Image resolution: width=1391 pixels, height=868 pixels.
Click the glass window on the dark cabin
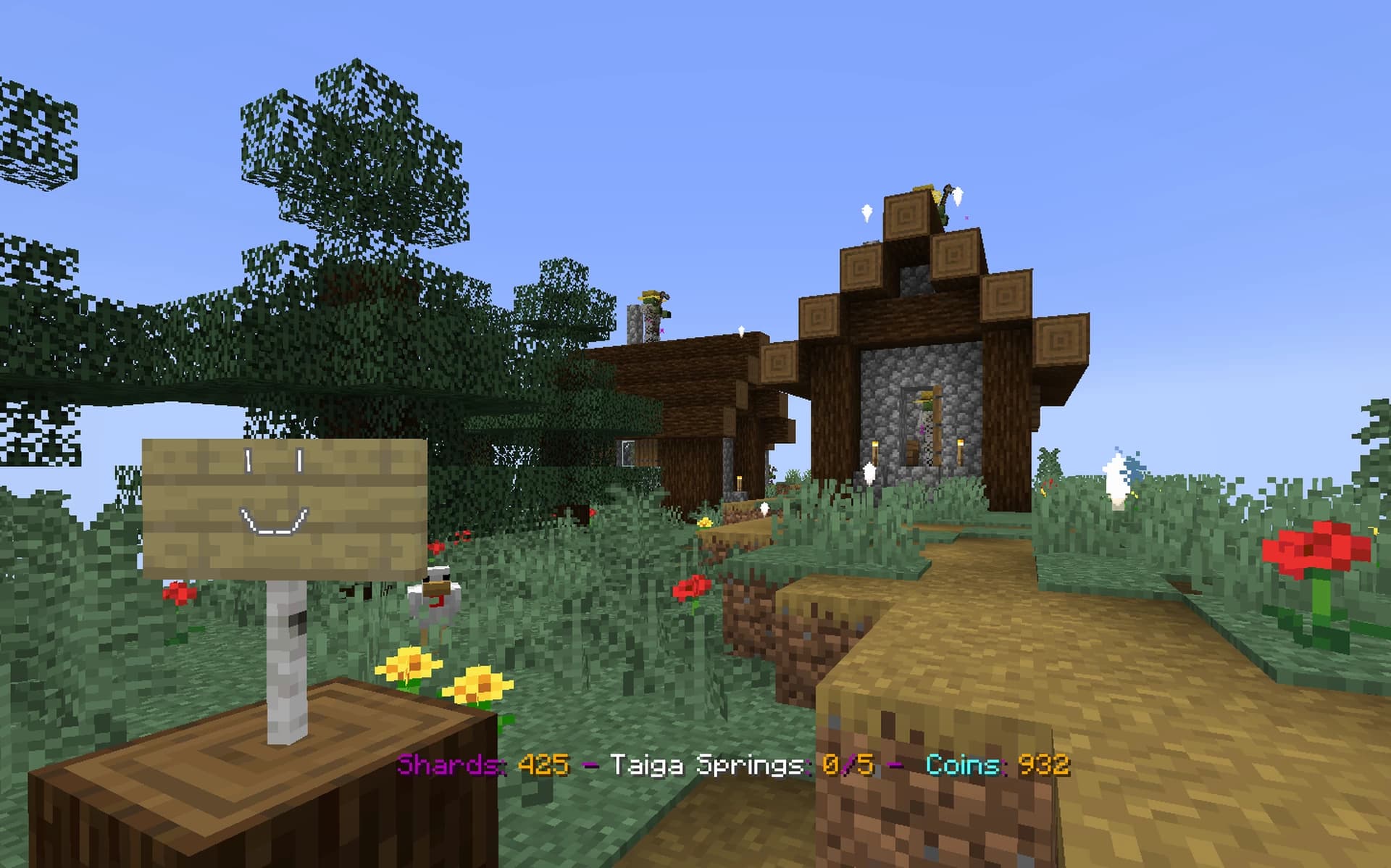click(627, 452)
